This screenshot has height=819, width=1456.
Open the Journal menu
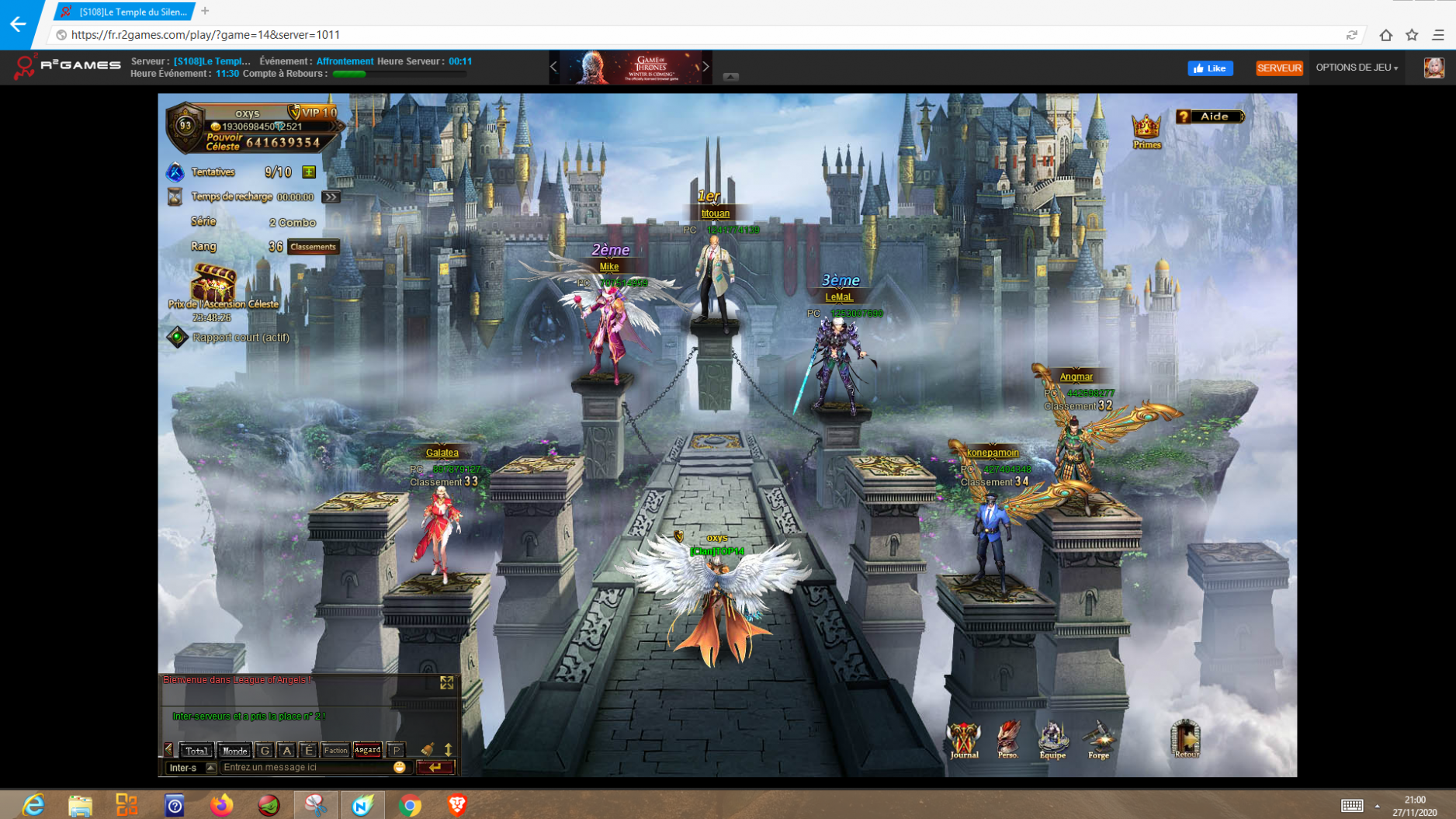pos(964,739)
